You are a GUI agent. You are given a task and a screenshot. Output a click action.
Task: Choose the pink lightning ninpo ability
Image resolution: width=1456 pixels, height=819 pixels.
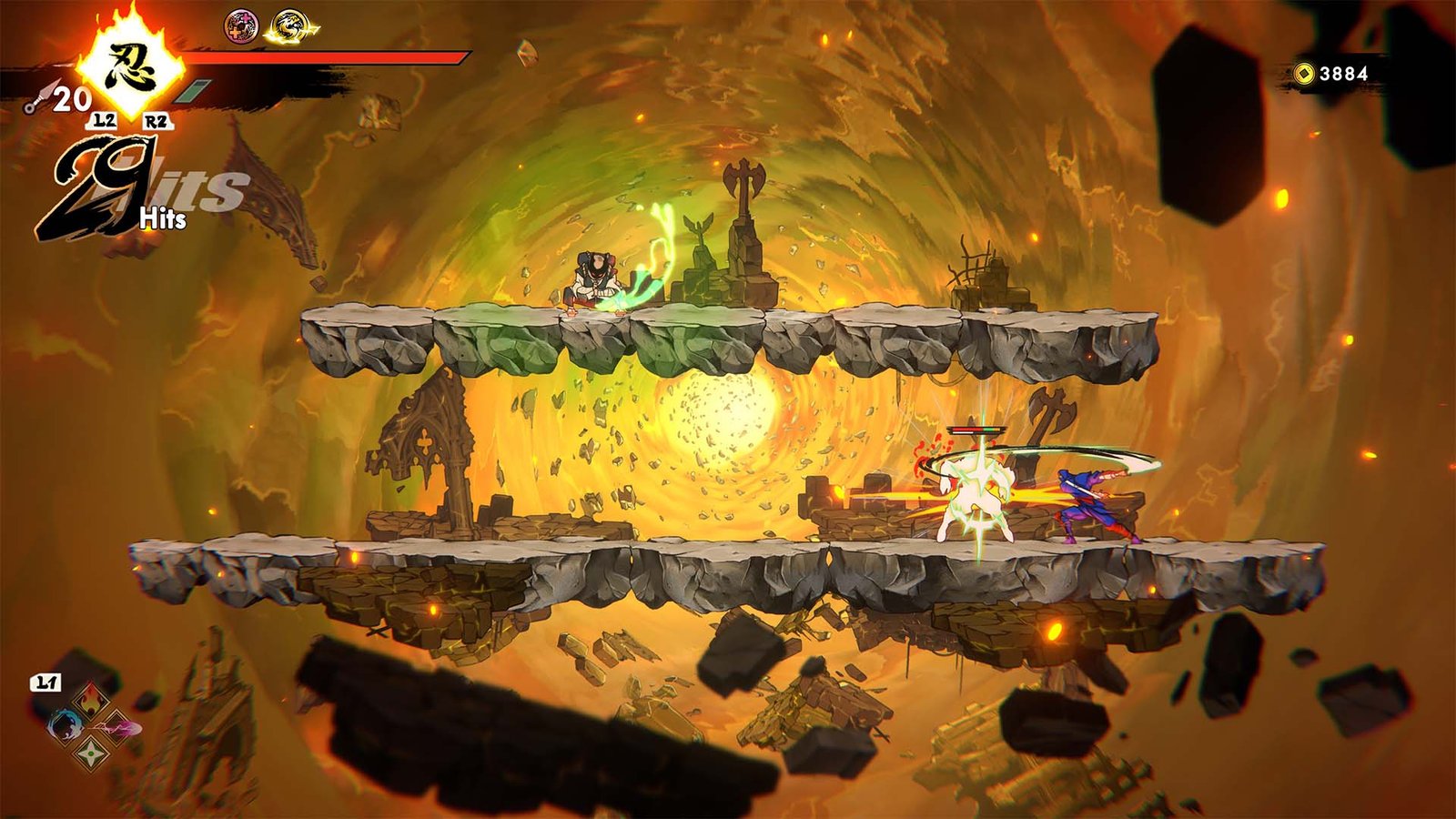118,727
